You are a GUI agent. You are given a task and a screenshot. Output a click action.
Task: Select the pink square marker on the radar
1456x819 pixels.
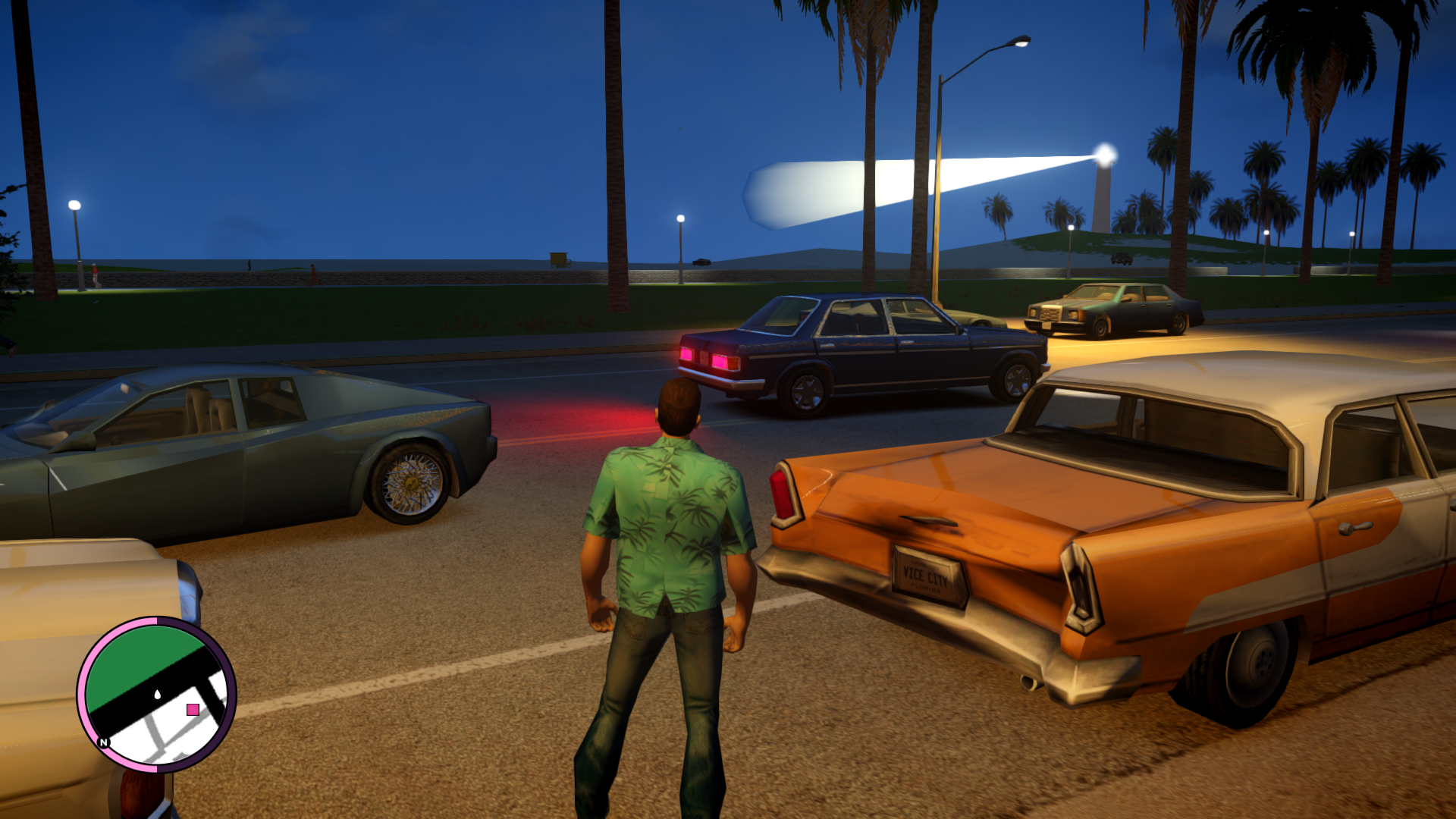[193, 710]
